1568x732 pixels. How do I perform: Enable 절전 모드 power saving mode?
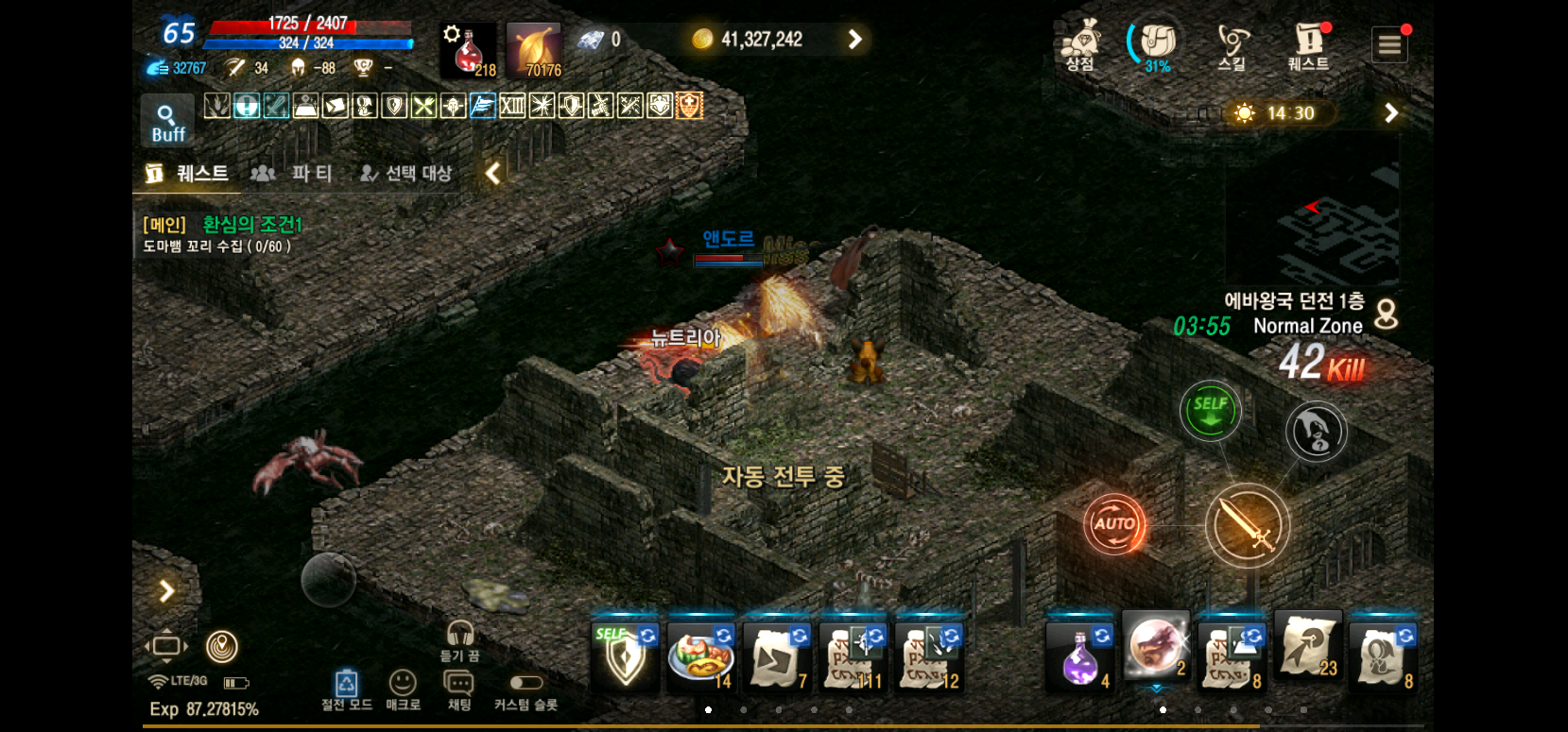tap(346, 689)
